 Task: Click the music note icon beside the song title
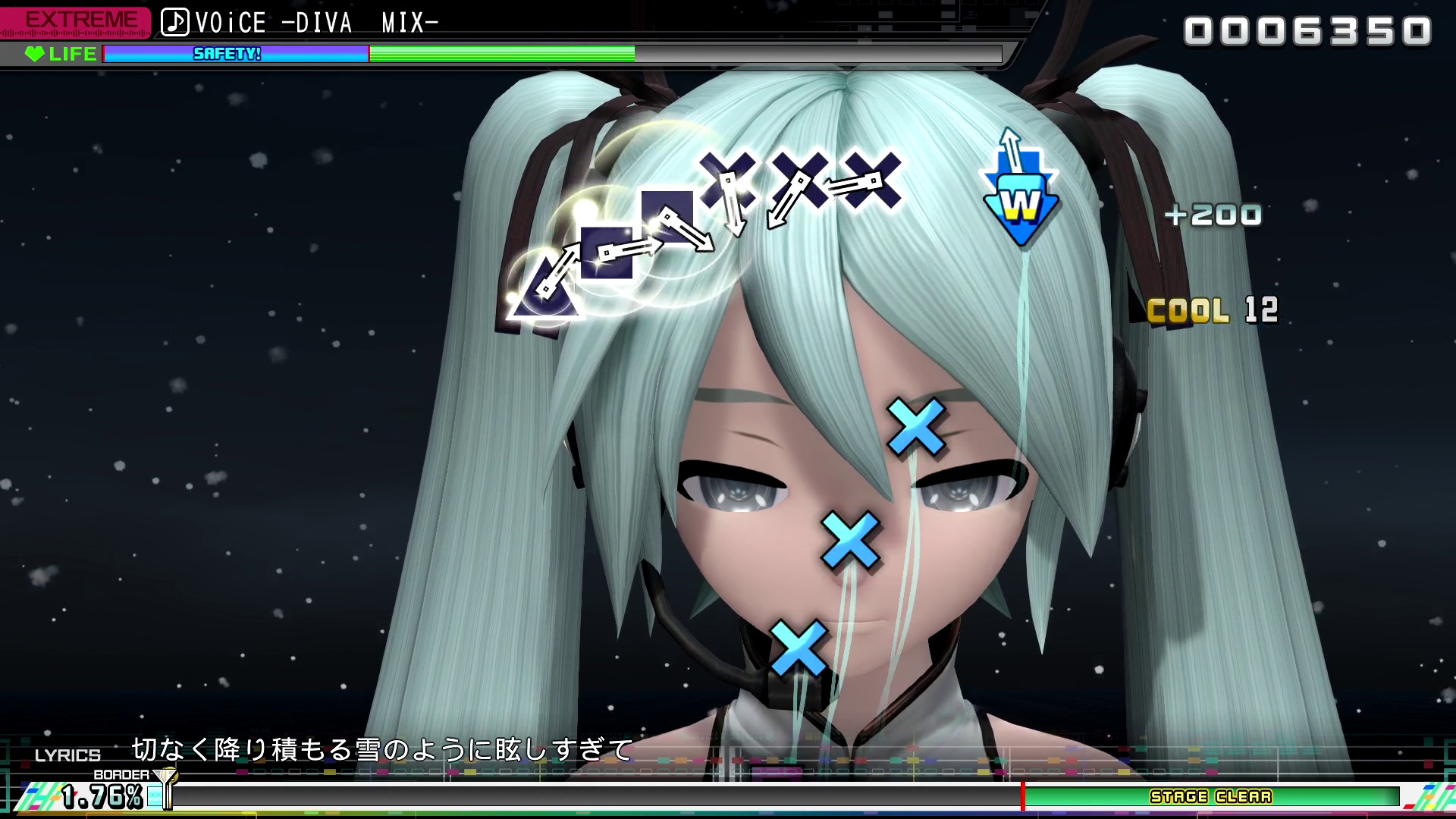coord(176,21)
